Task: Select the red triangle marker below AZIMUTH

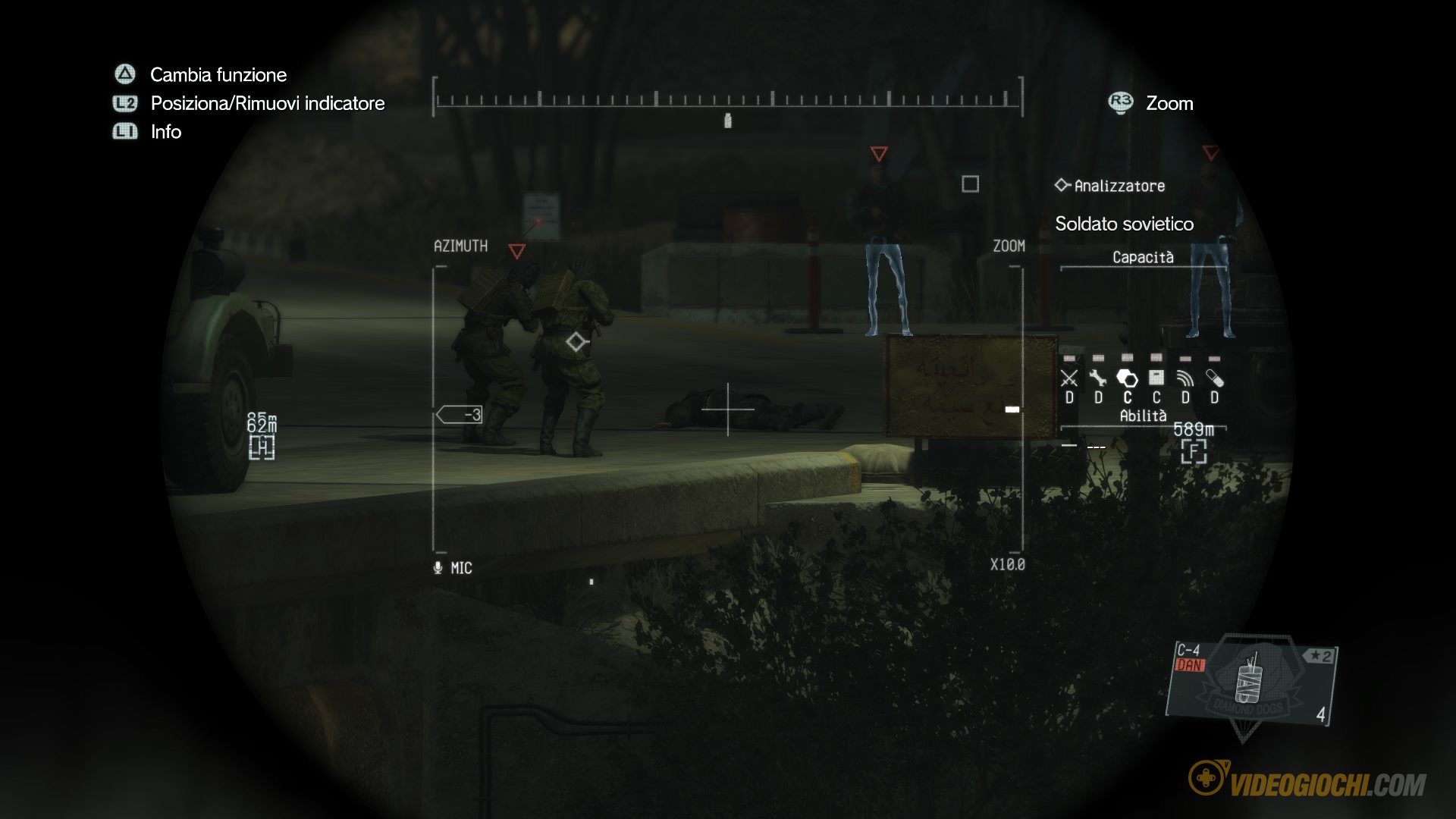Action: 517,251
